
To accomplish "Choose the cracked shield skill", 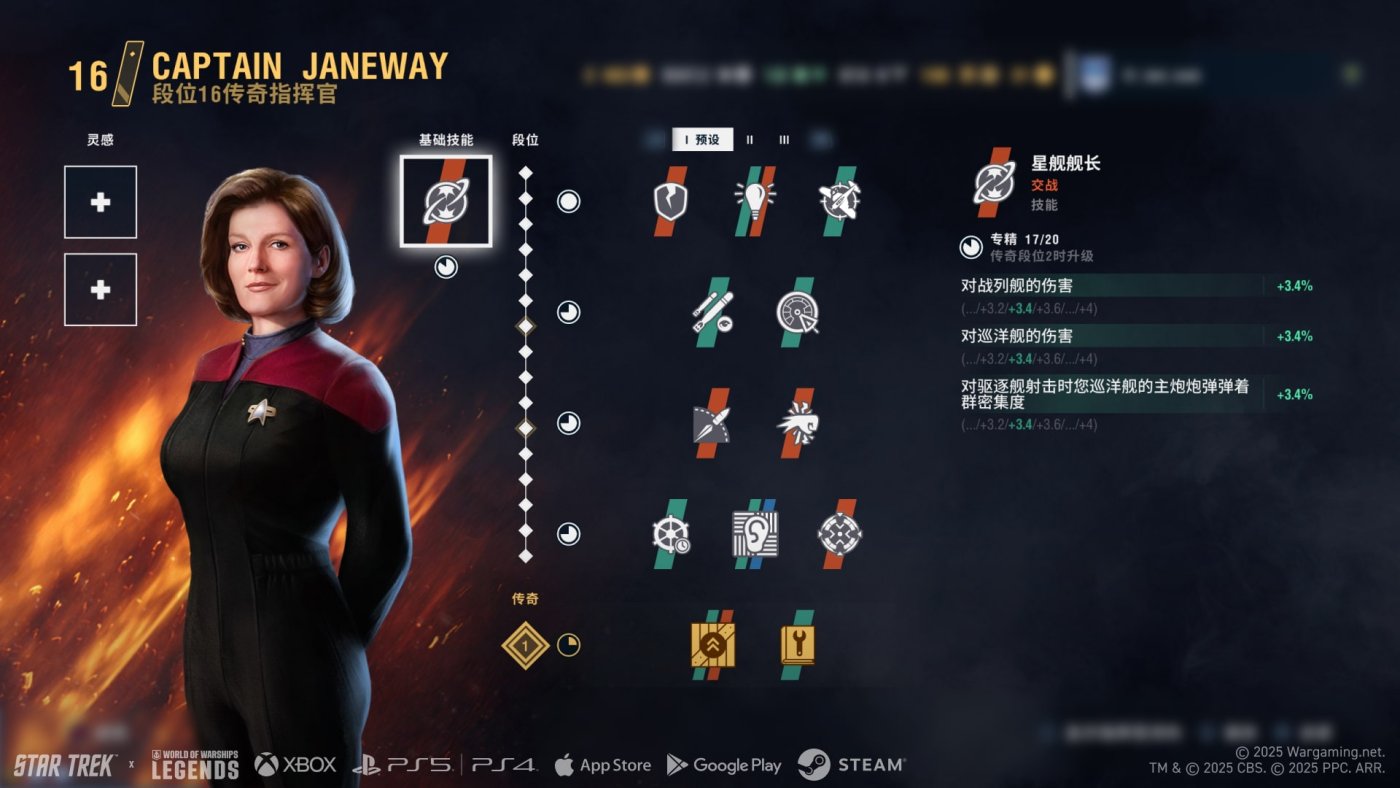I will tap(670, 201).
